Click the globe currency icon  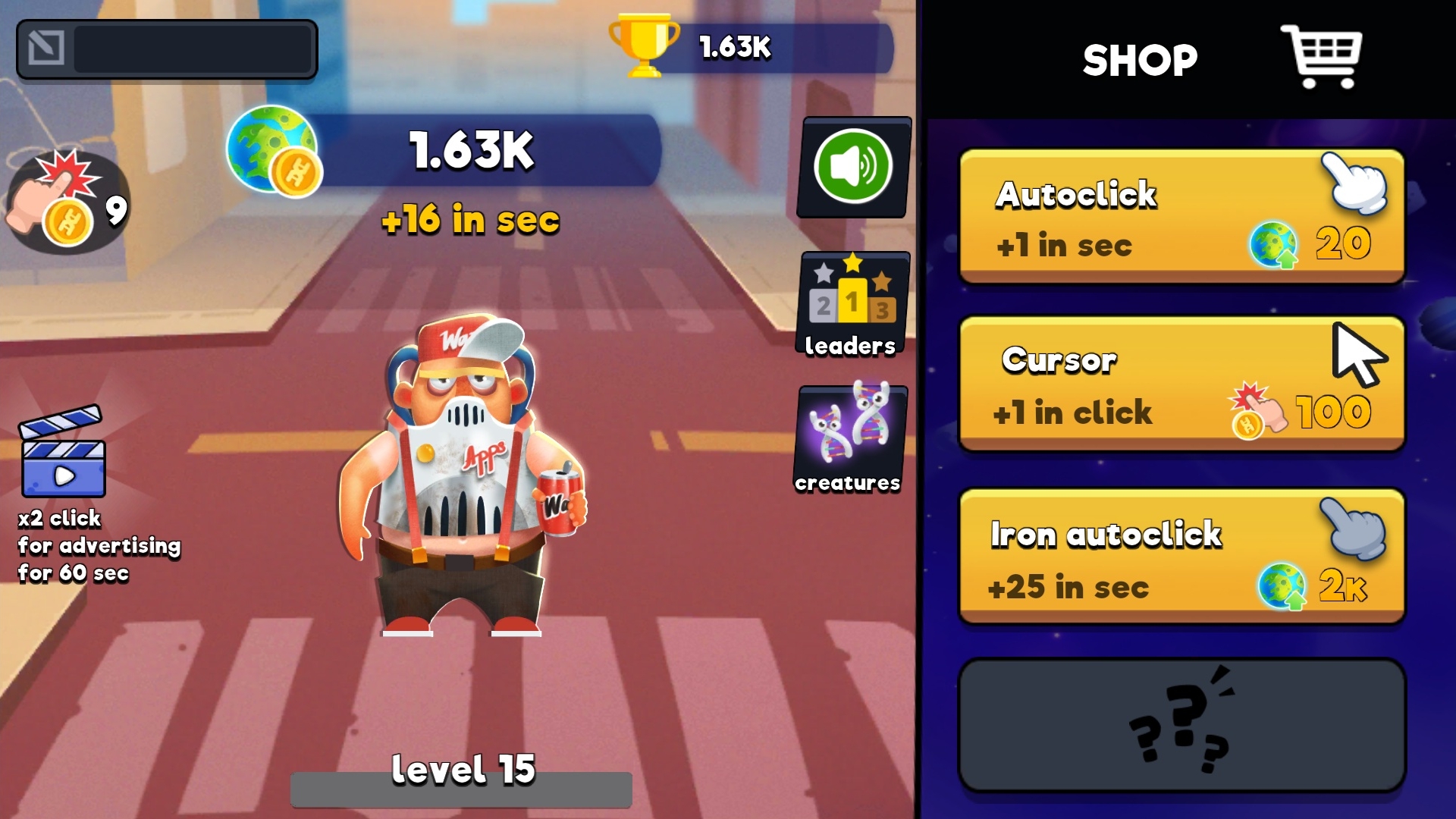click(273, 152)
